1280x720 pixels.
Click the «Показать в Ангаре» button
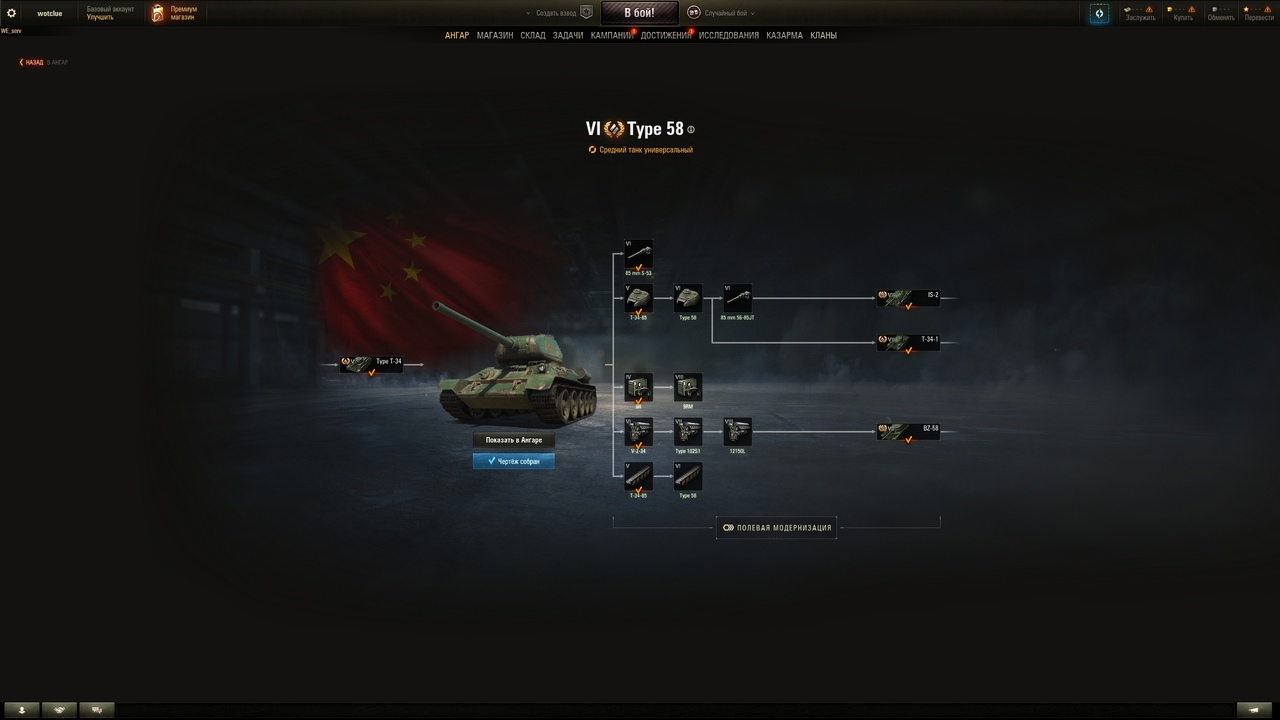click(513, 440)
